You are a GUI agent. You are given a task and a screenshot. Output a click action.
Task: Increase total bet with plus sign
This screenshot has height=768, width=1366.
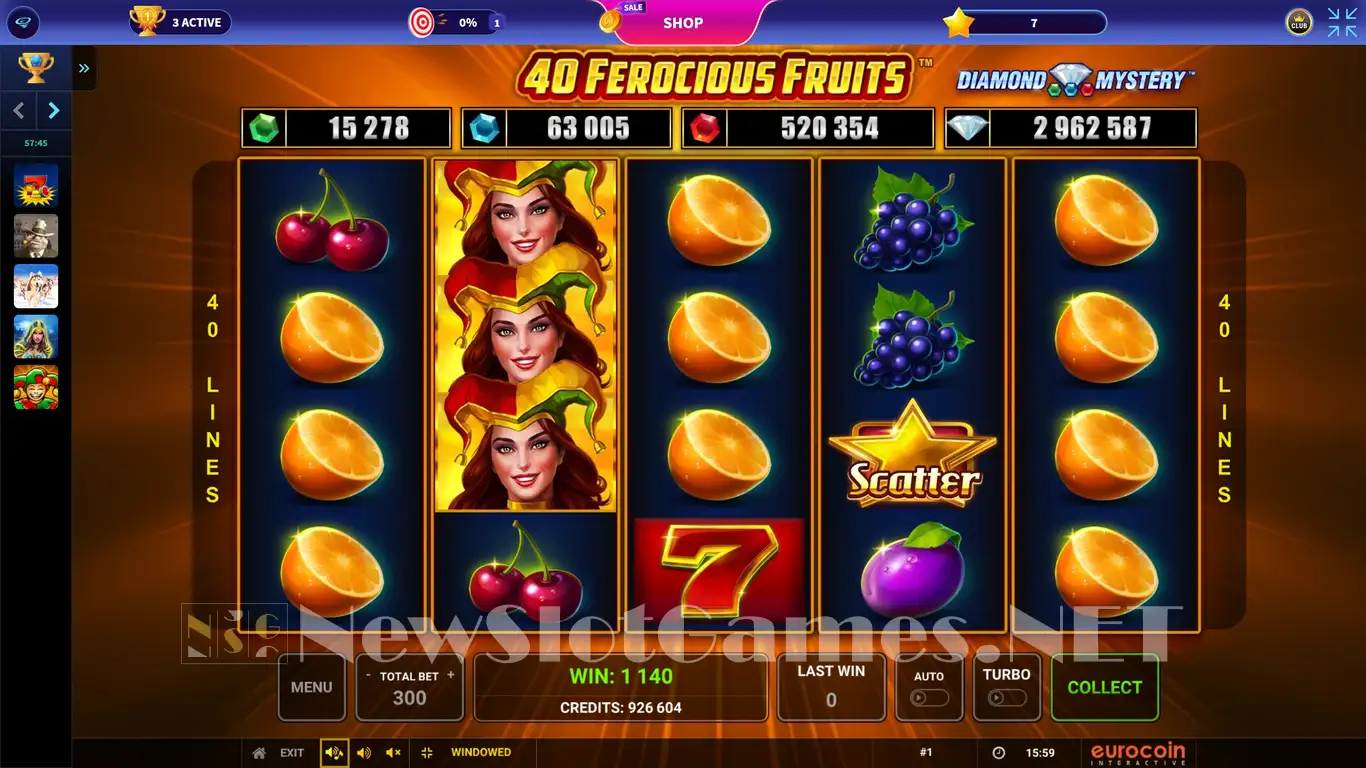click(x=451, y=676)
